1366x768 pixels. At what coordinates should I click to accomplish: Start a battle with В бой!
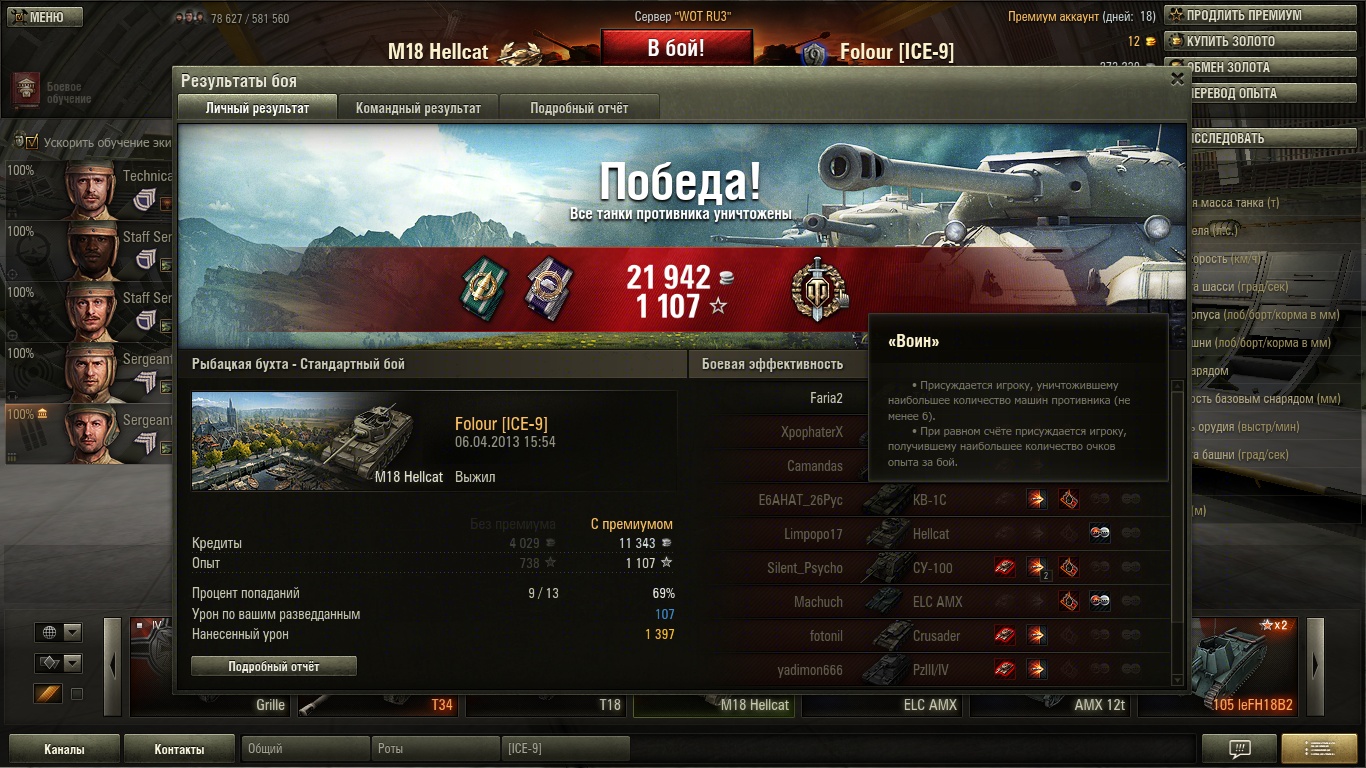pyautogui.click(x=676, y=47)
